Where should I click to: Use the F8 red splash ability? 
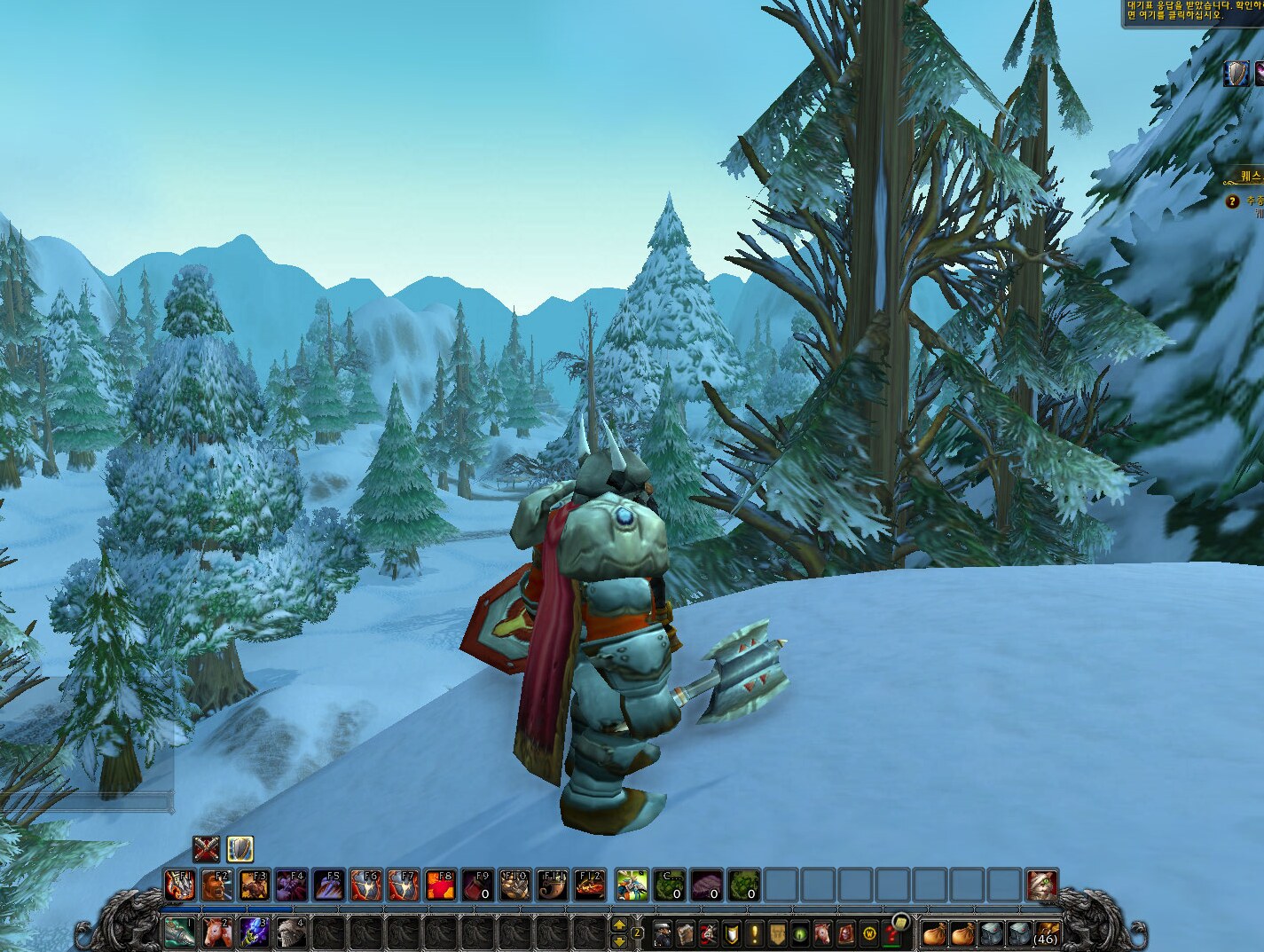click(440, 885)
